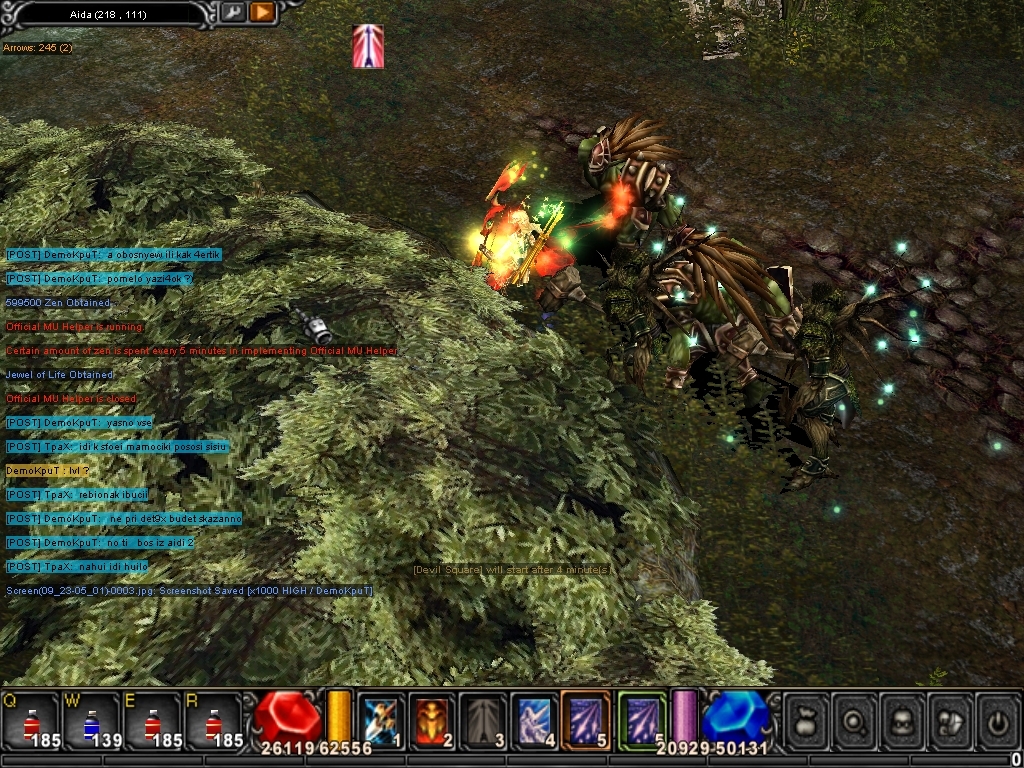Open MU Helper settings with the wrench button
This screenshot has width=1024, height=768.
(x=232, y=12)
